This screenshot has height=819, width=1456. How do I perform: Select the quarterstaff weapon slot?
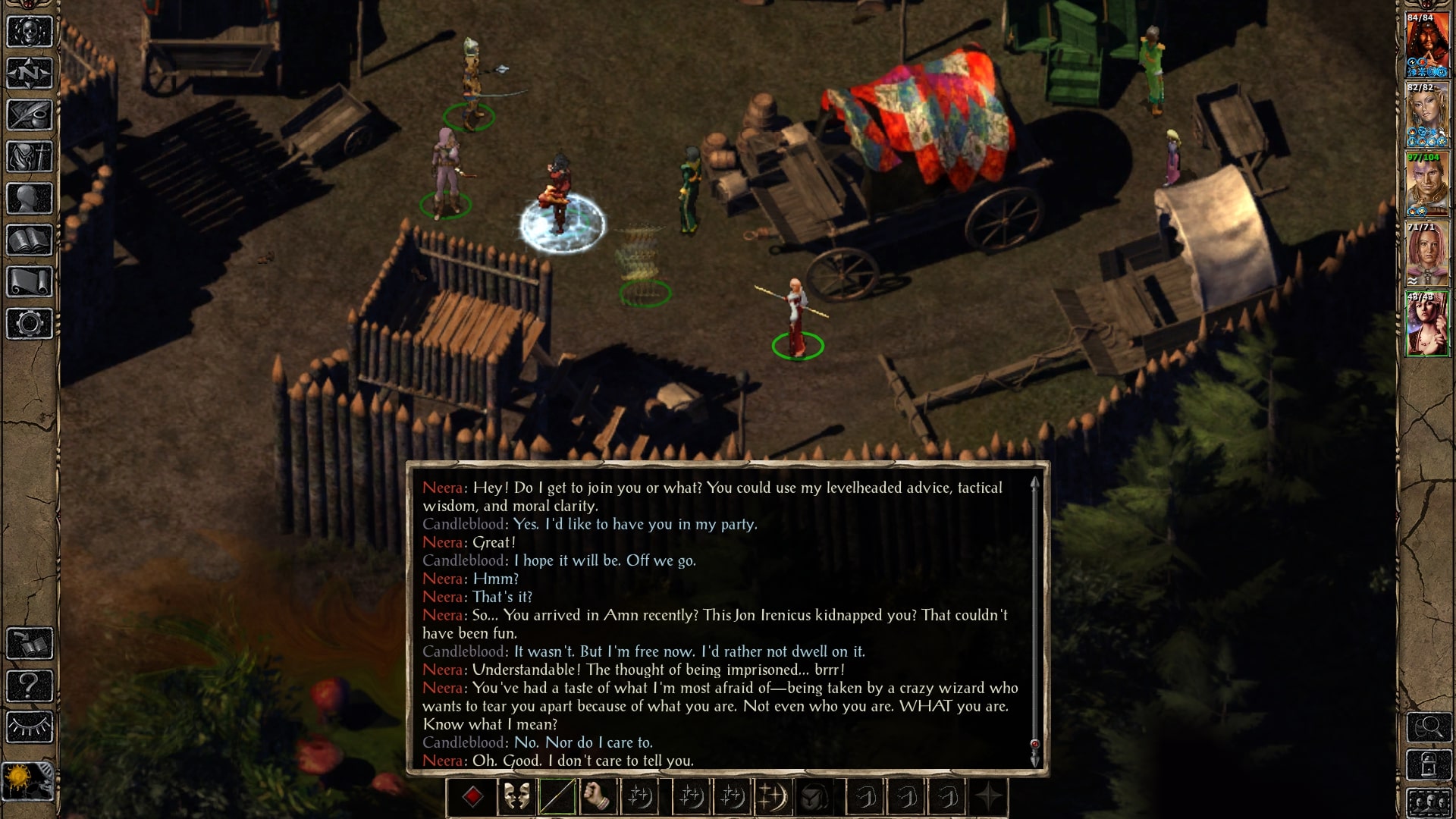tap(557, 797)
